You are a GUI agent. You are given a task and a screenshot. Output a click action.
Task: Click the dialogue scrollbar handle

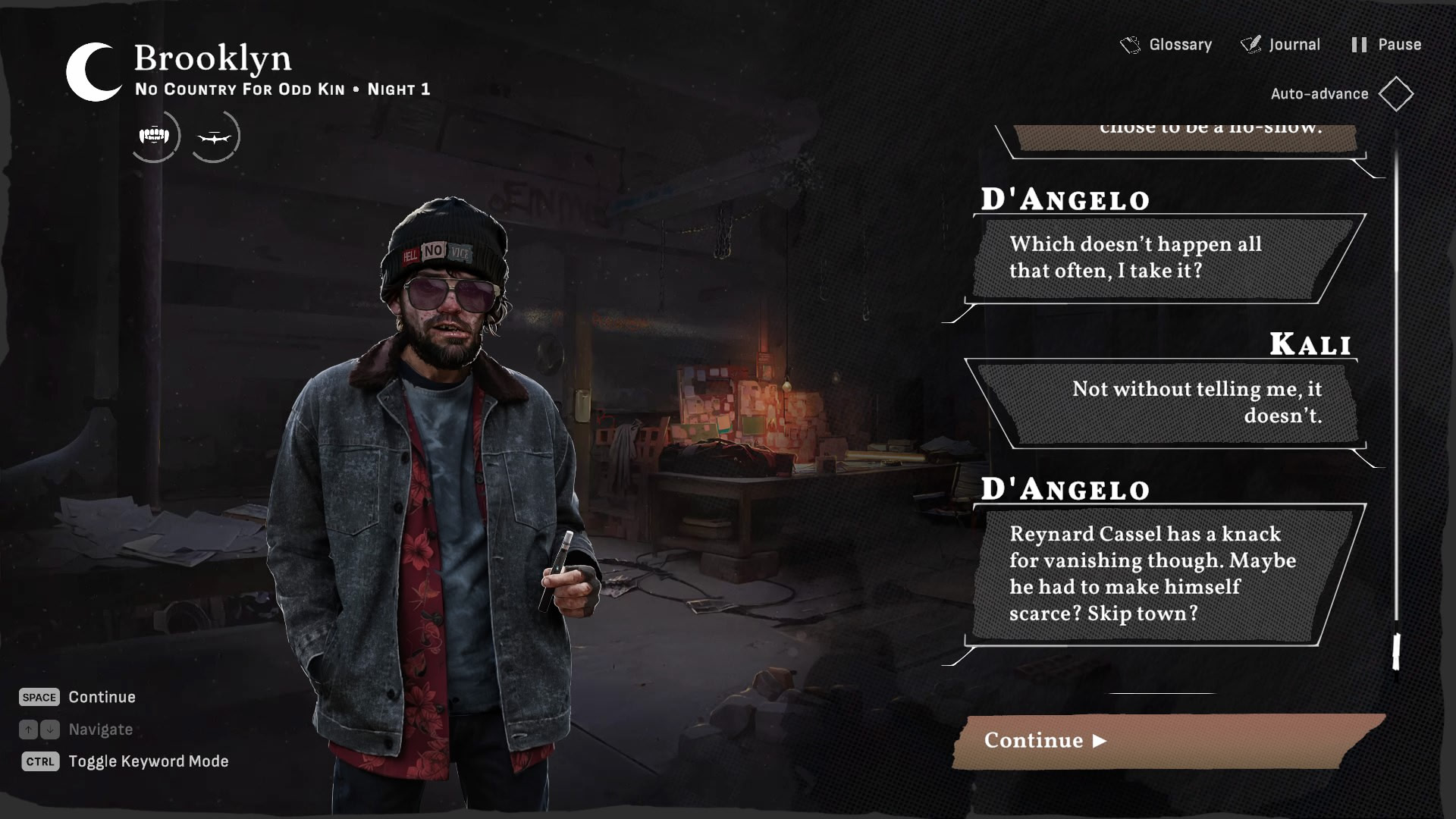coord(1396,651)
